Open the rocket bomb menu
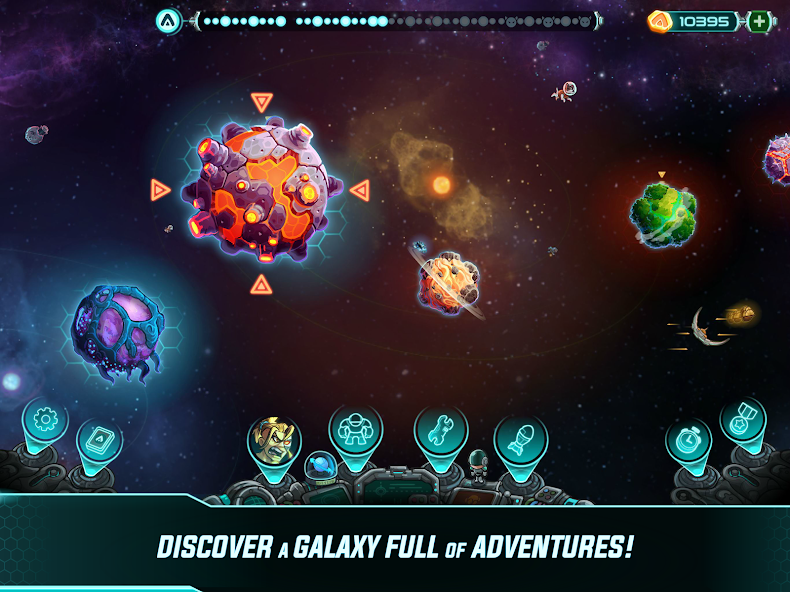This screenshot has height=592, width=790. 520,440
